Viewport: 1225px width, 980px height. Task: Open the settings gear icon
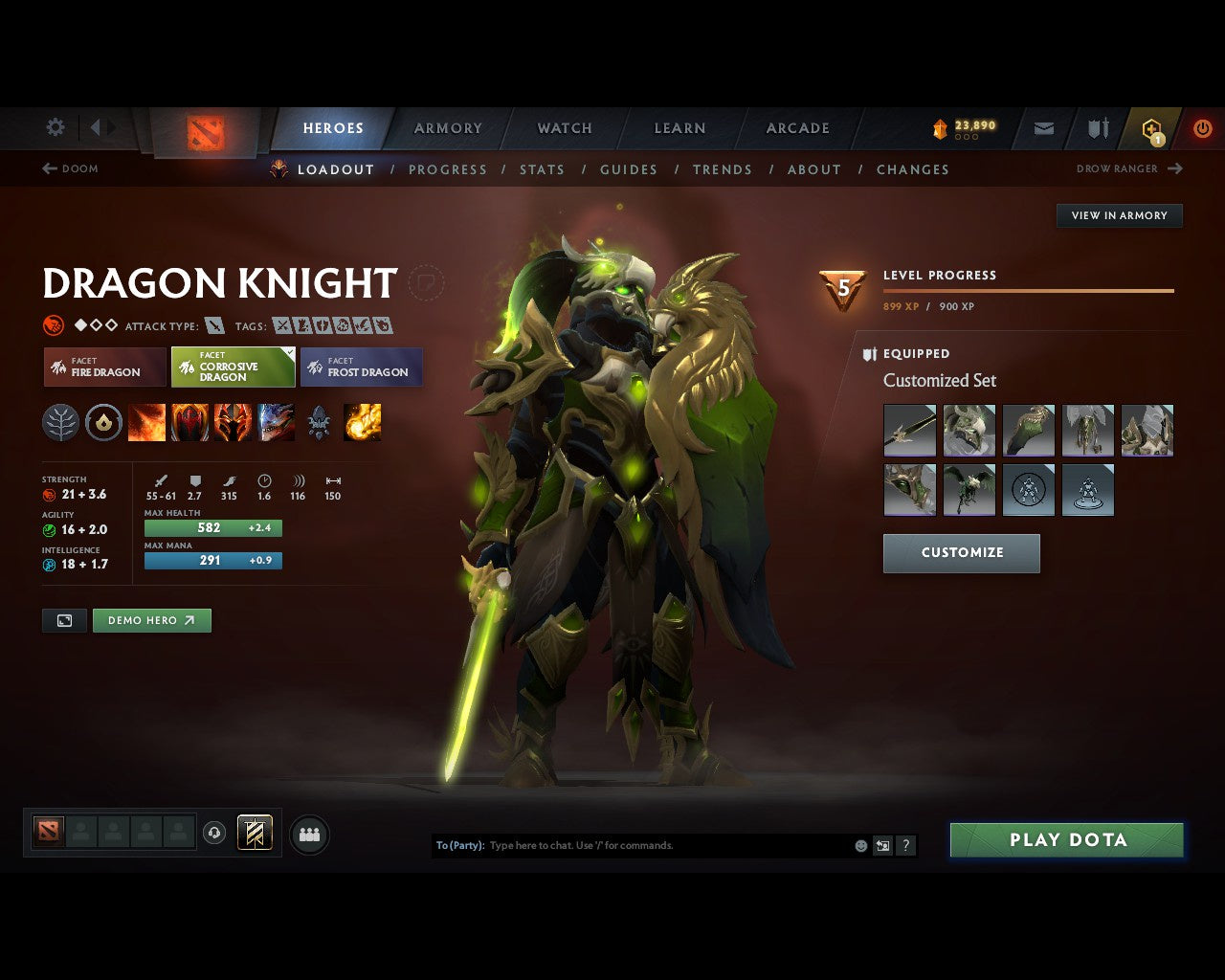click(55, 126)
